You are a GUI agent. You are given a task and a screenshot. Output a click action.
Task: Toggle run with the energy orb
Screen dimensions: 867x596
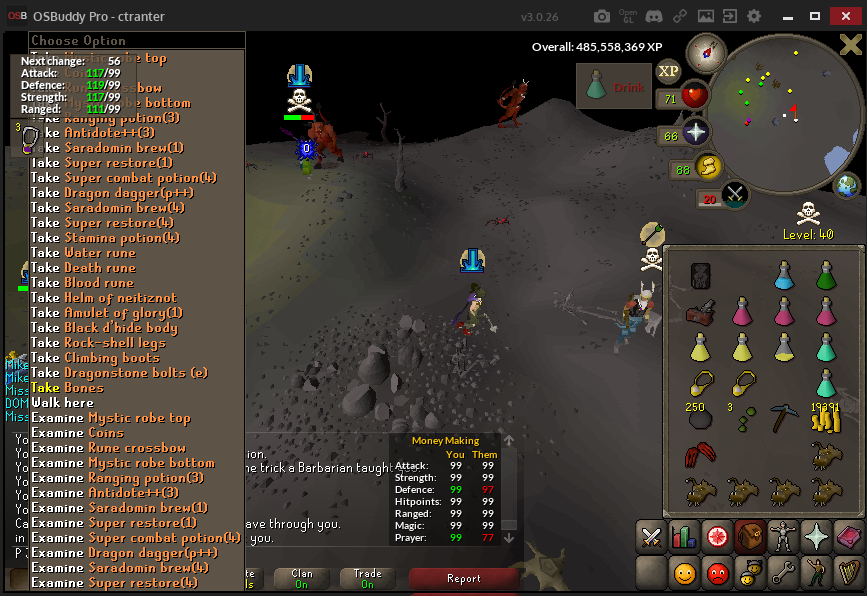(x=707, y=166)
